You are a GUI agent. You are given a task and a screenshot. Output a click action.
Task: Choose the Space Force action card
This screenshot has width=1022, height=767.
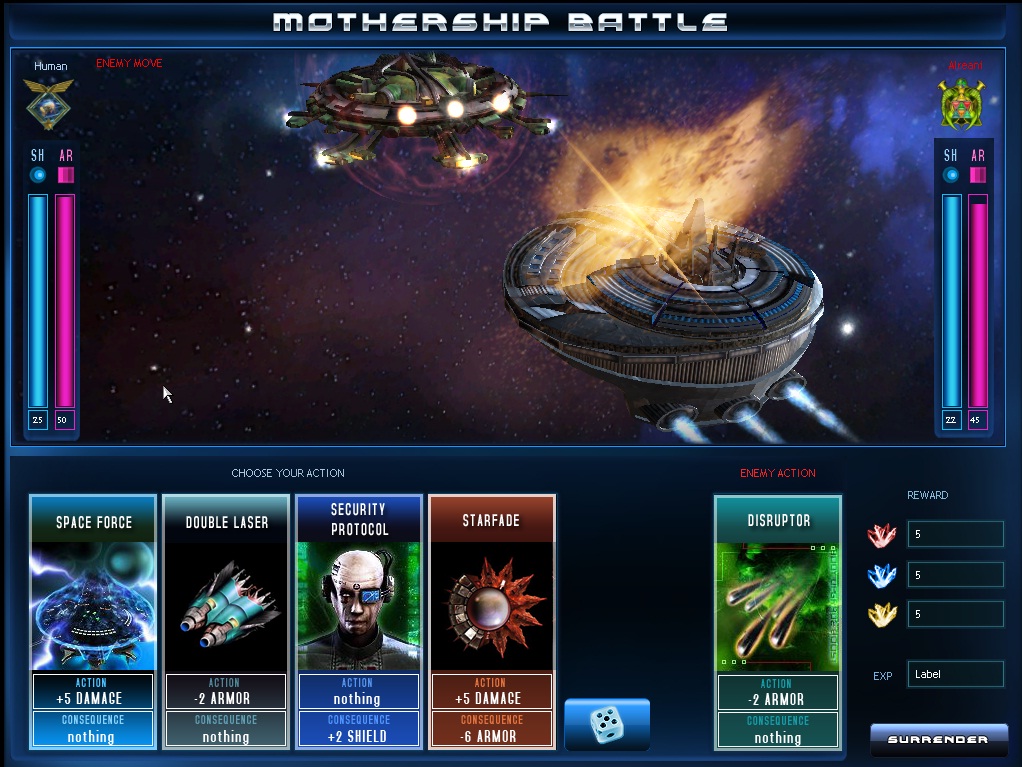pyautogui.click(x=93, y=621)
